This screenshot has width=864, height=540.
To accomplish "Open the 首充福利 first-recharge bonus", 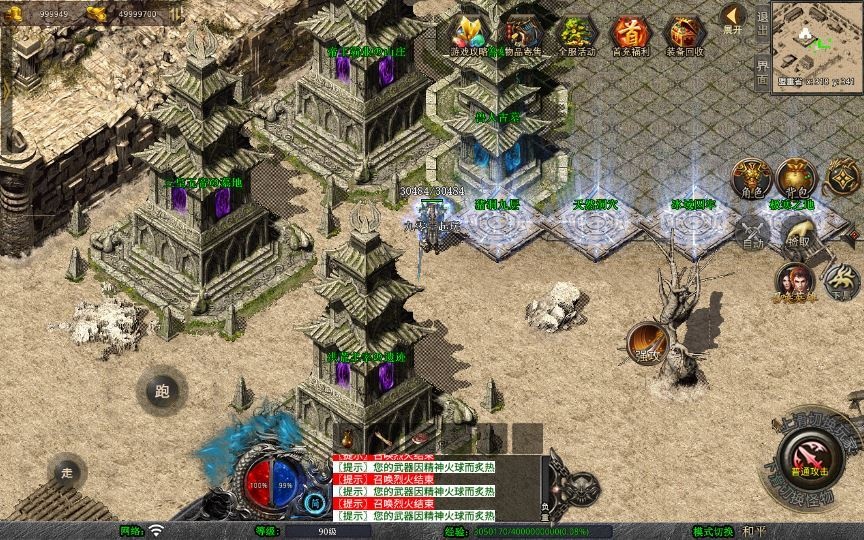I will click(630, 36).
